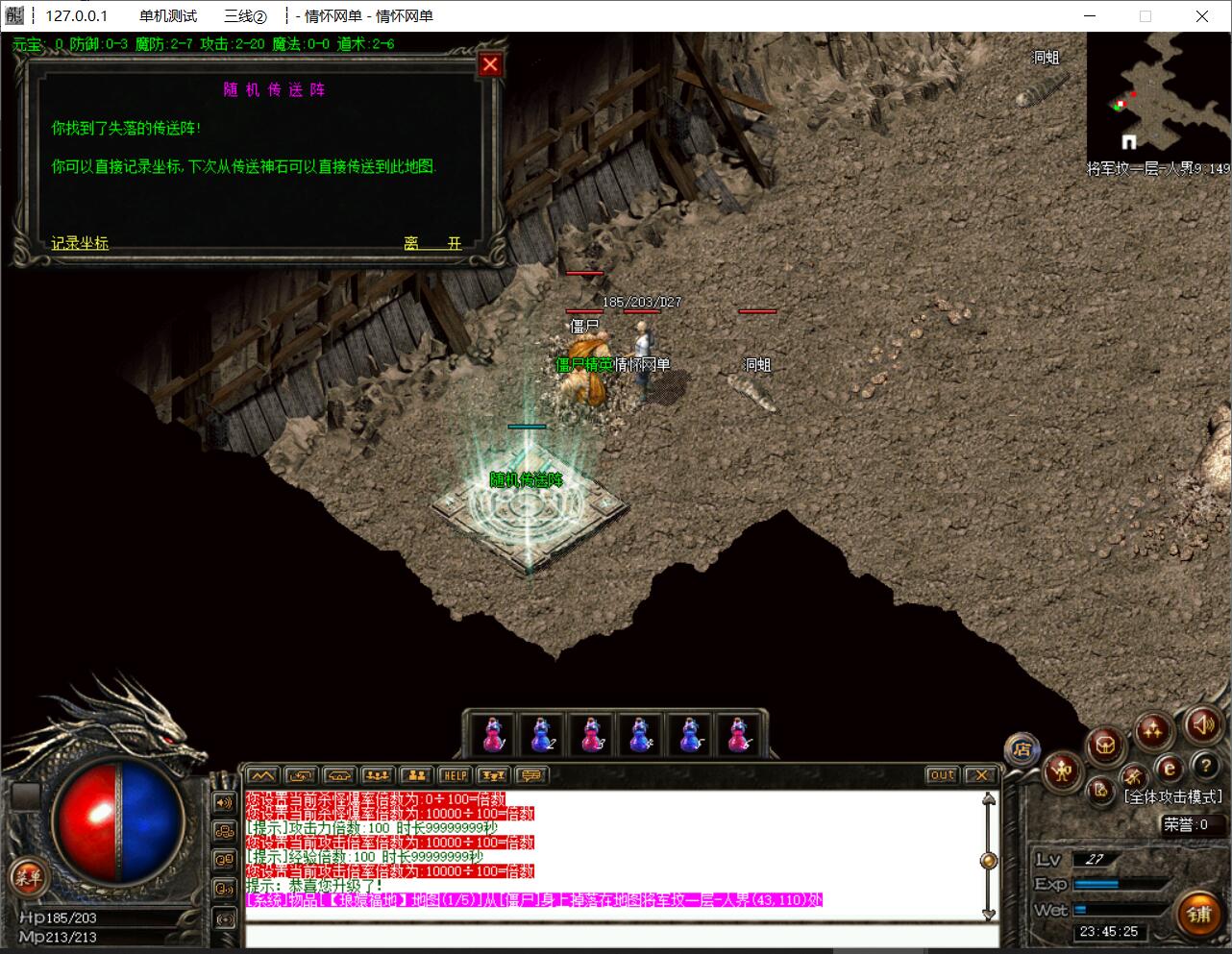Close the 随机传送阵 dialog with the red X
This screenshot has width=1232, height=954.
(x=490, y=64)
